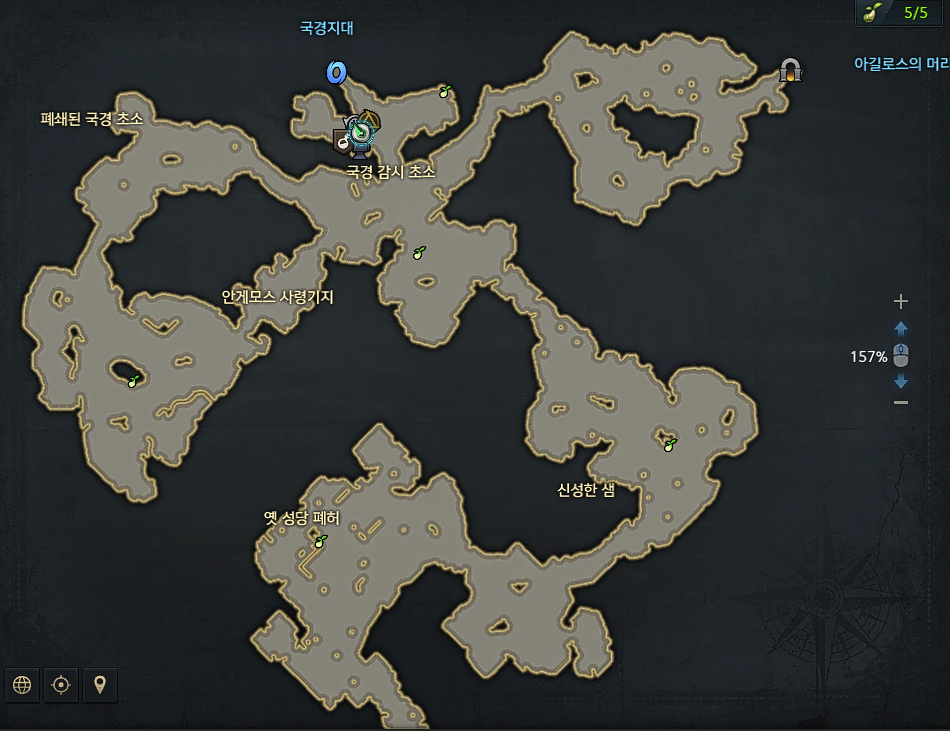
Task: Zoom out with the minus button
Action: pos(901,402)
